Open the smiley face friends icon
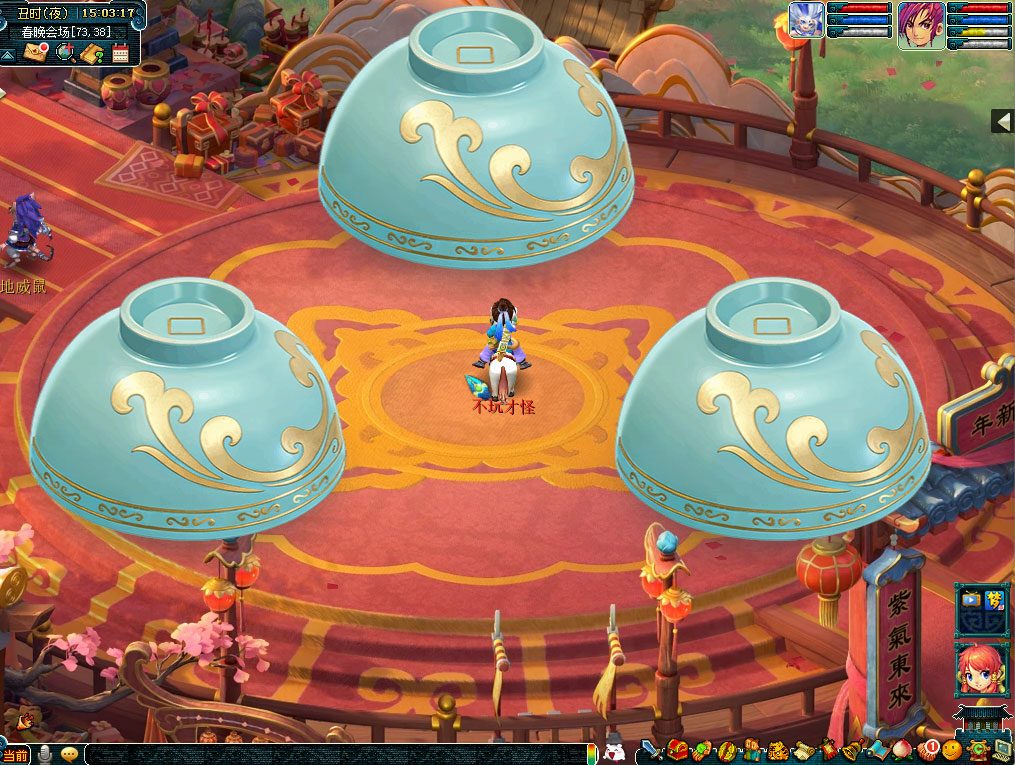1015x765 pixels. pos(951,749)
